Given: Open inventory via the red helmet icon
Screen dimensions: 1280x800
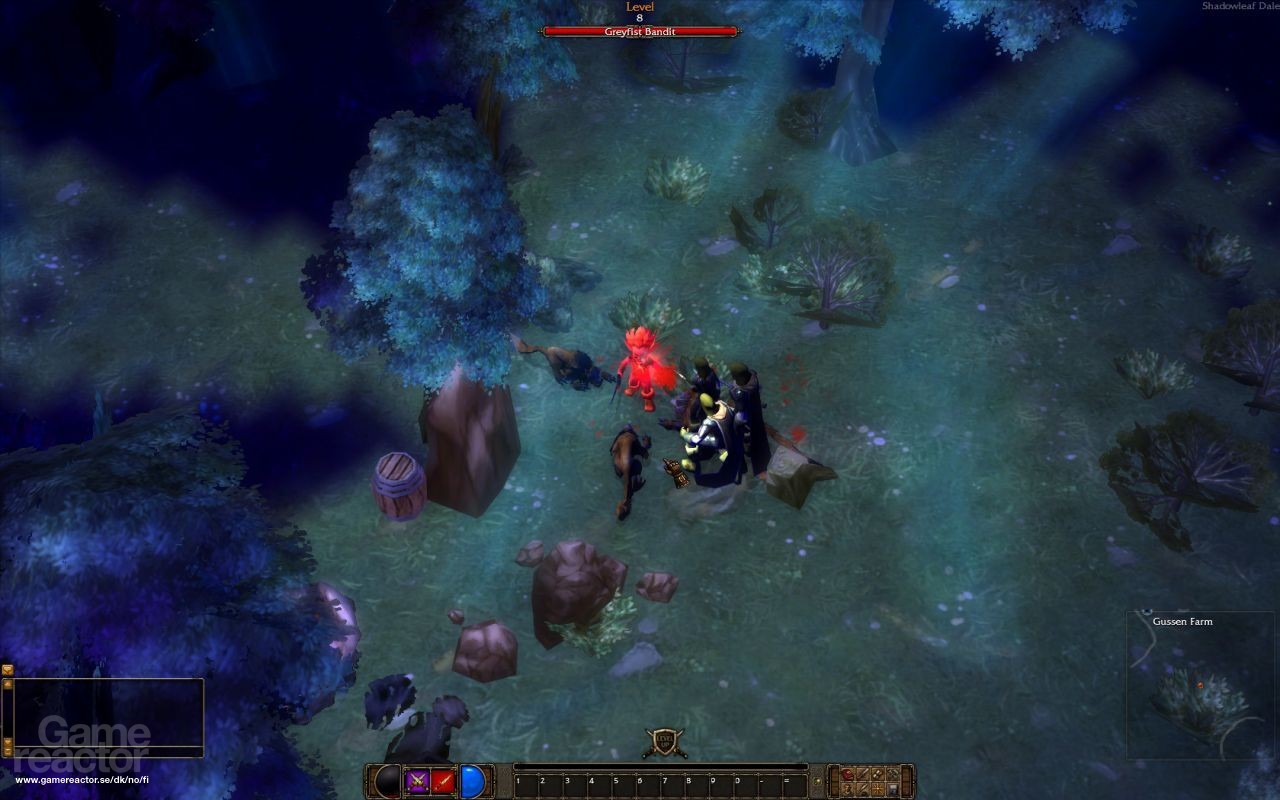Looking at the screenshot, I should click(847, 772).
